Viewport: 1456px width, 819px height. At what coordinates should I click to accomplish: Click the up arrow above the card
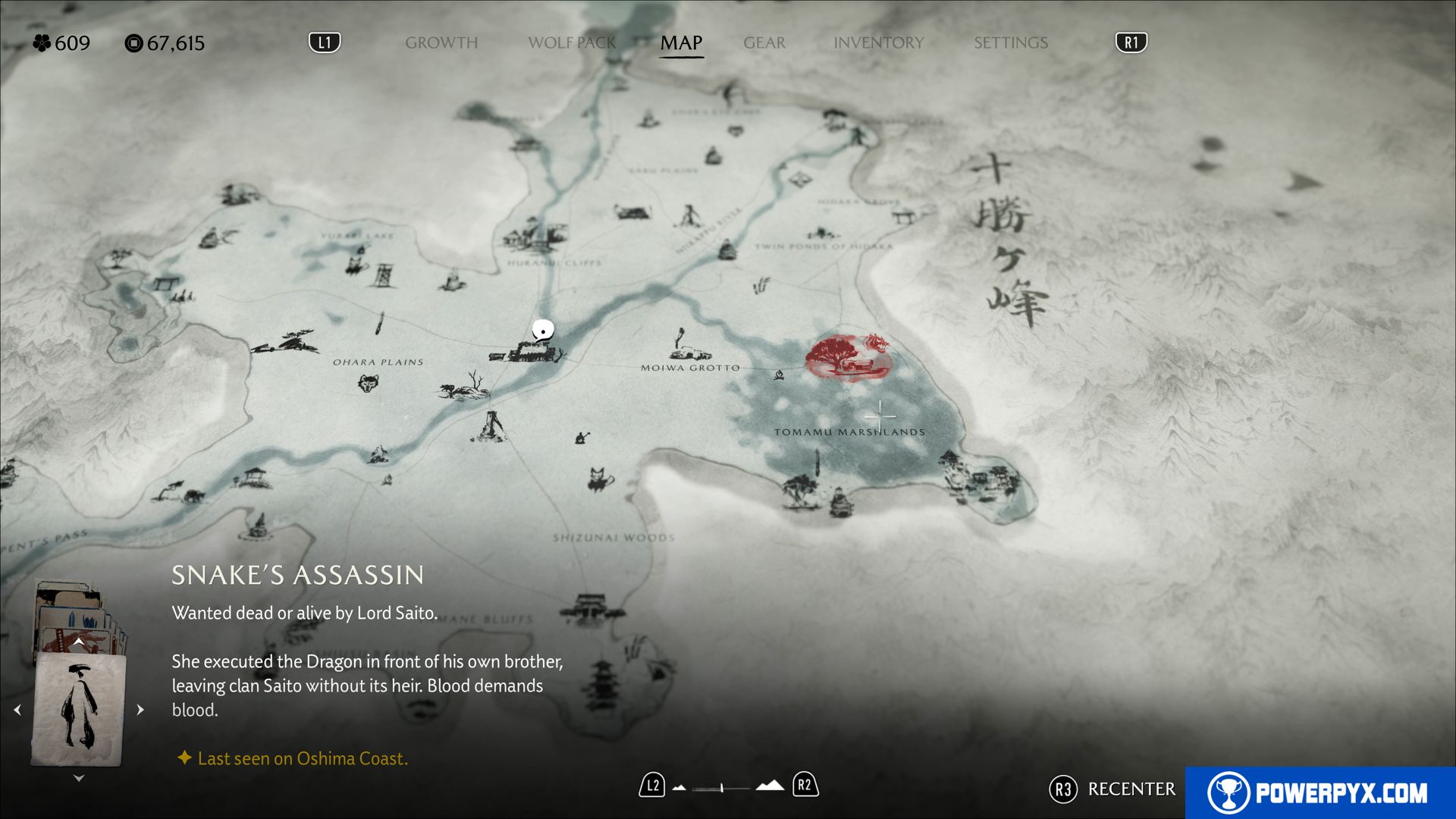click(78, 642)
